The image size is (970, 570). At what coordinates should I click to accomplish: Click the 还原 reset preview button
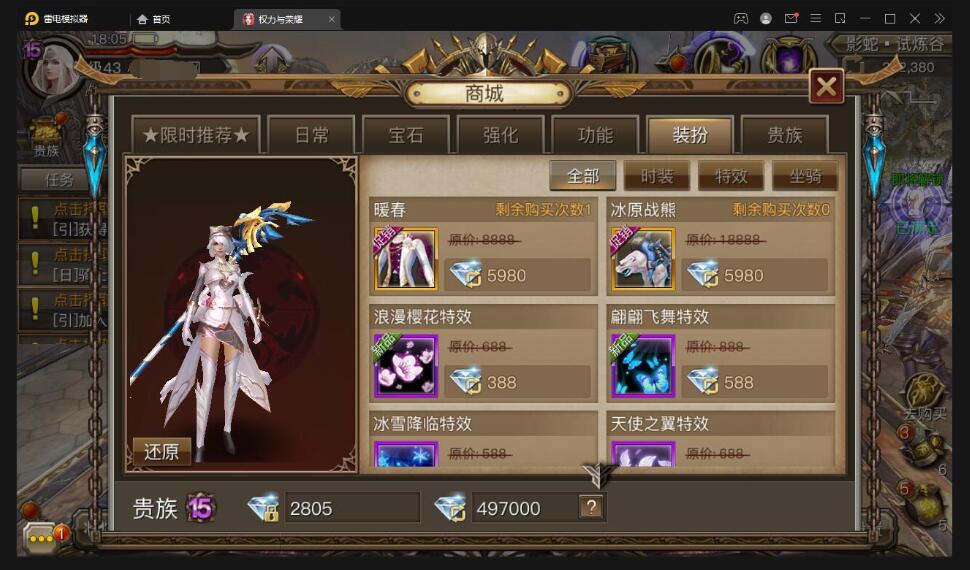pyautogui.click(x=161, y=451)
